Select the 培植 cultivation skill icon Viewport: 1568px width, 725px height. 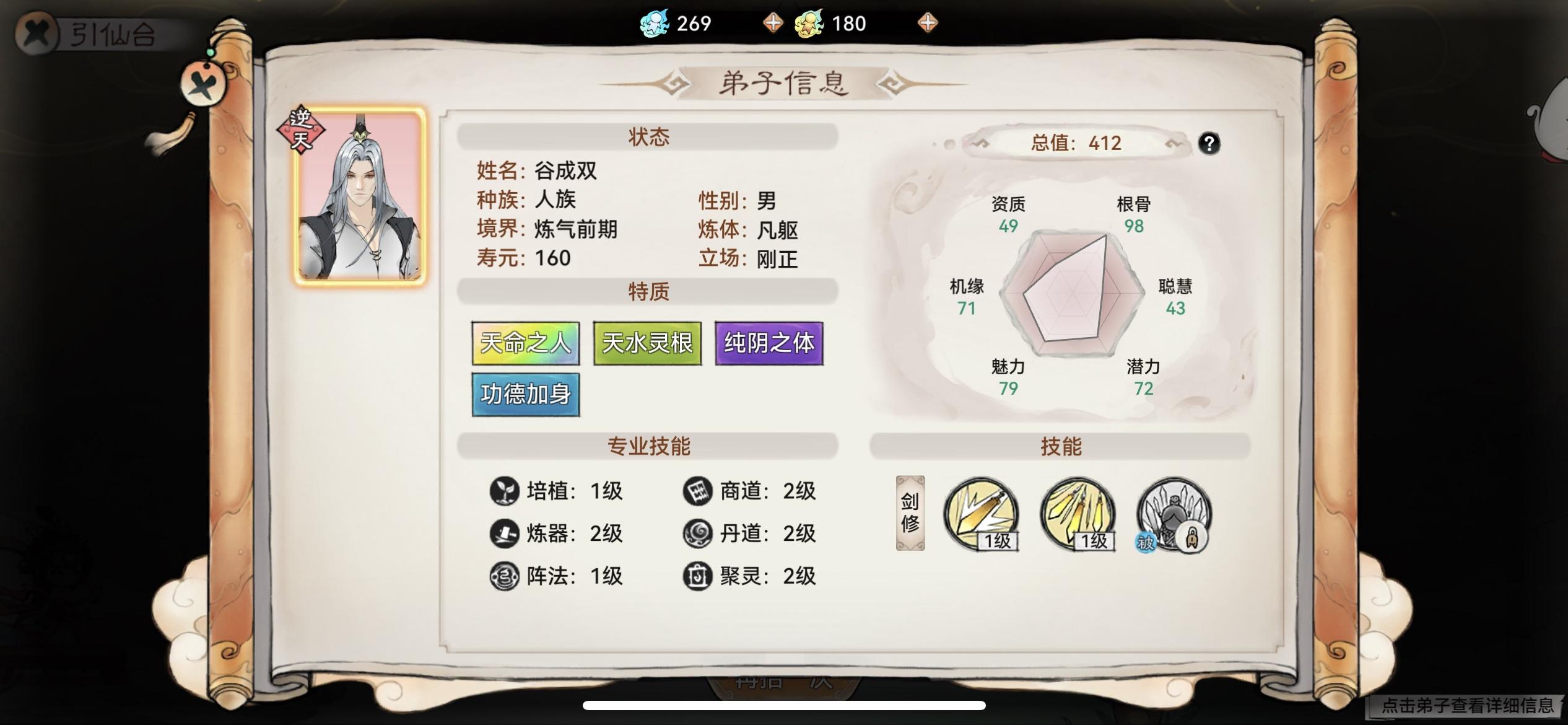pyautogui.click(x=506, y=491)
